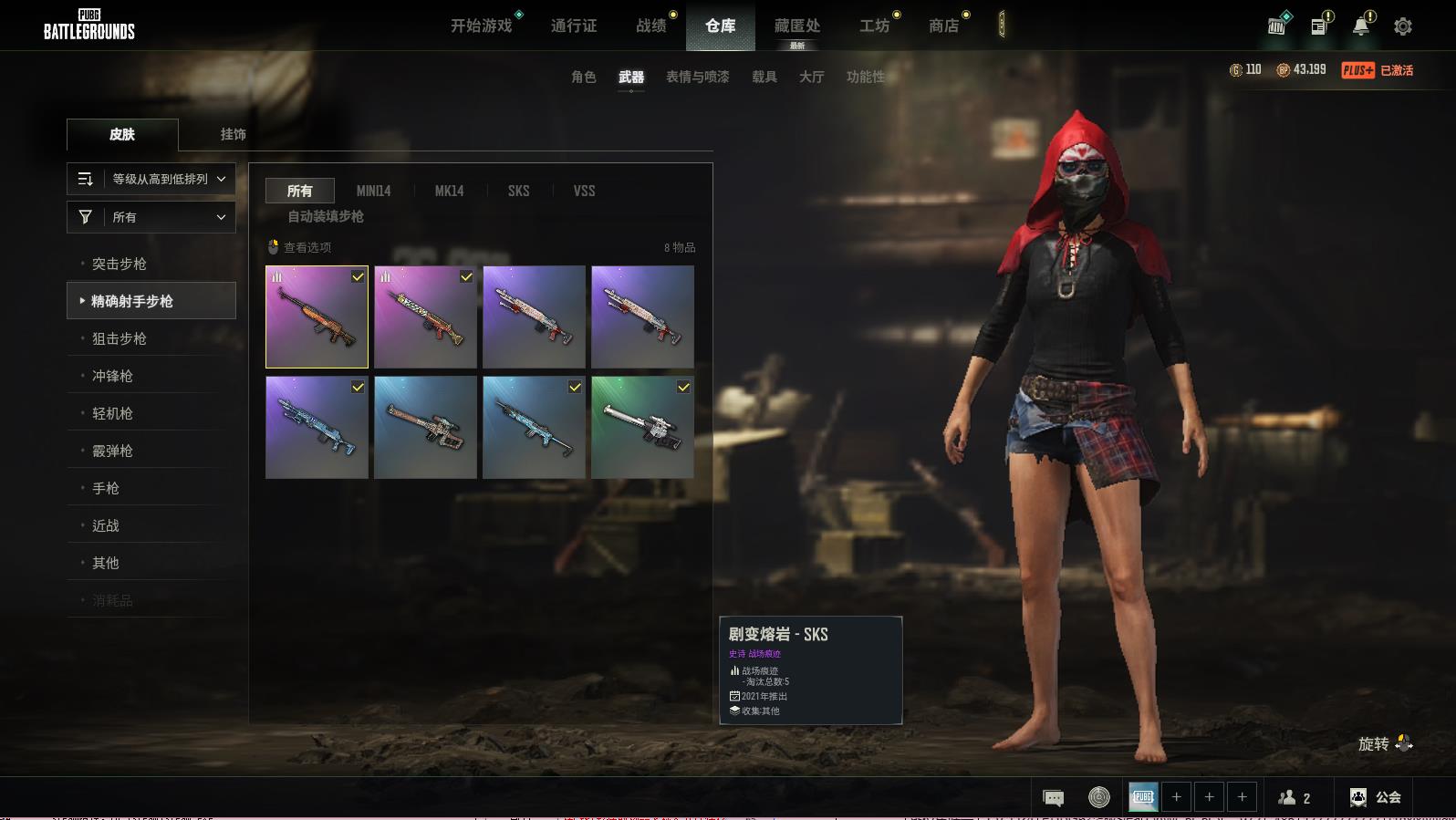Filter skins by MK14
This screenshot has width=1456, height=820.
449,191
